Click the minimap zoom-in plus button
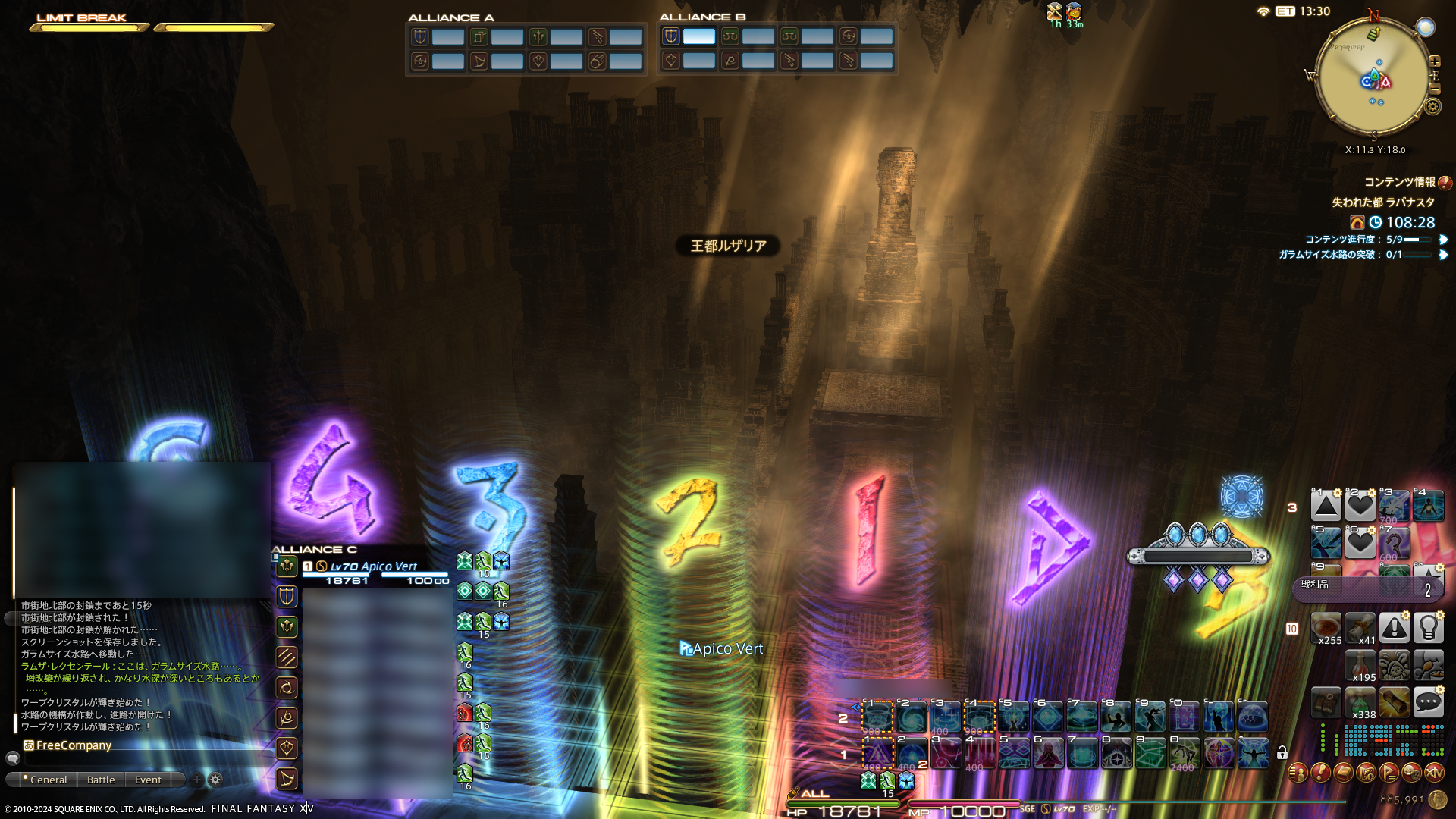1456x819 pixels. (1435, 61)
